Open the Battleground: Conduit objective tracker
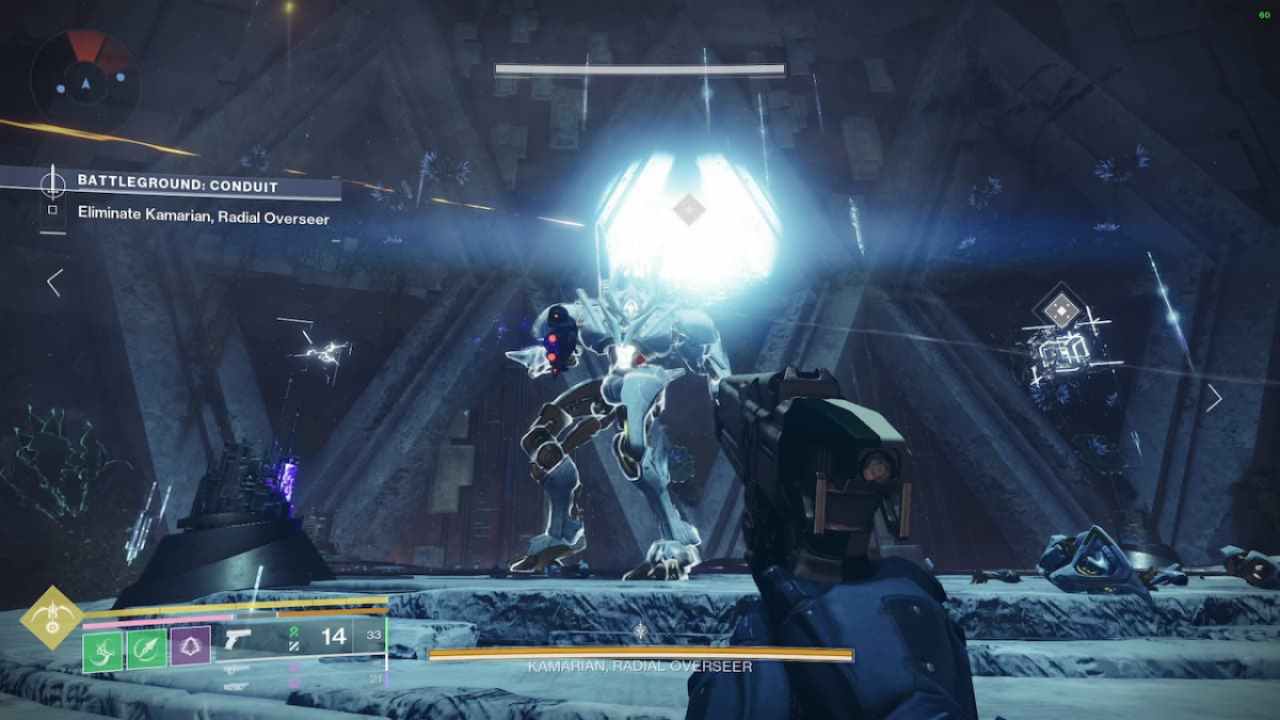Screen dimensions: 1280x720 tap(178, 184)
